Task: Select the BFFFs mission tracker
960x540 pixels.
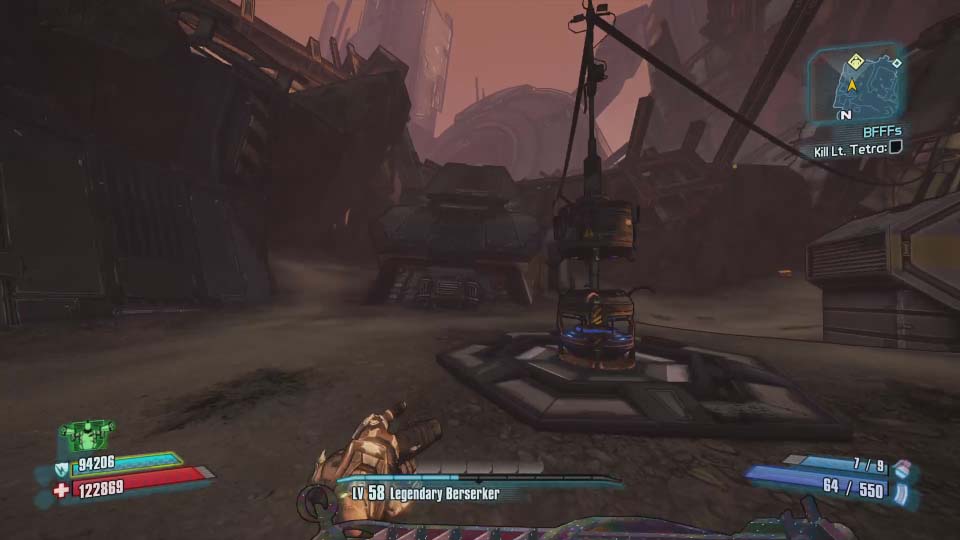Action: tap(881, 131)
